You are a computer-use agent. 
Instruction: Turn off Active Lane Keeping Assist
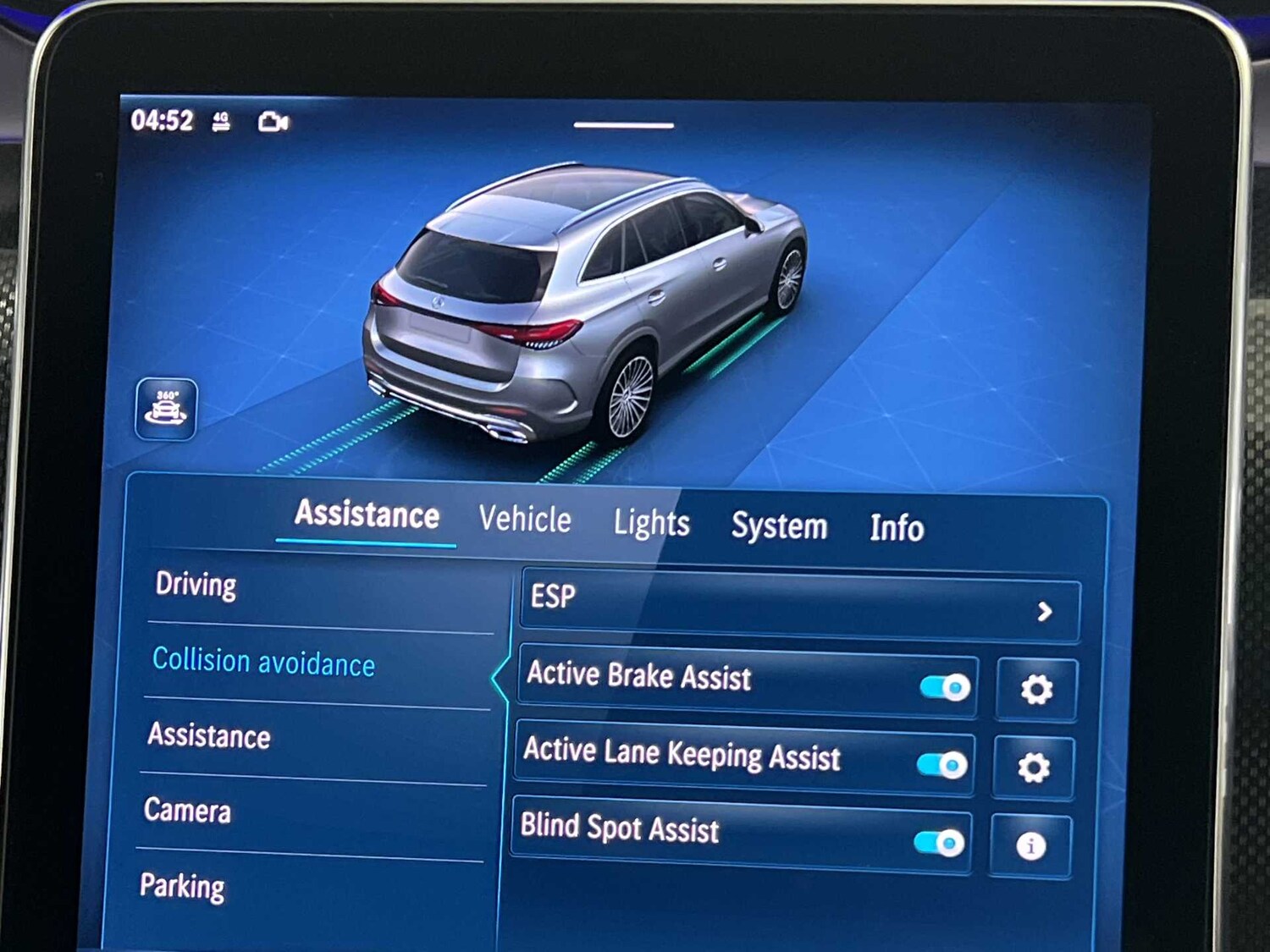942,764
